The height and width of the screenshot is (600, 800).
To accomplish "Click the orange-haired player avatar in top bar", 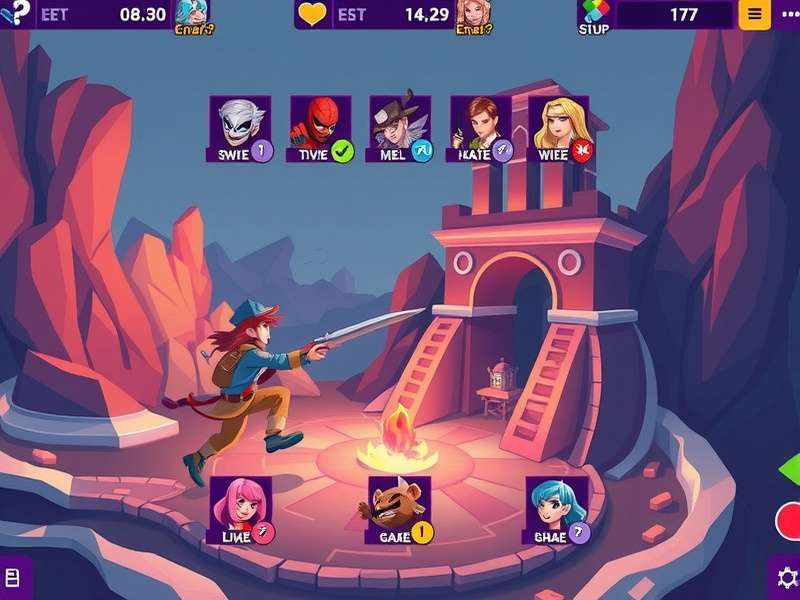I will (470, 13).
